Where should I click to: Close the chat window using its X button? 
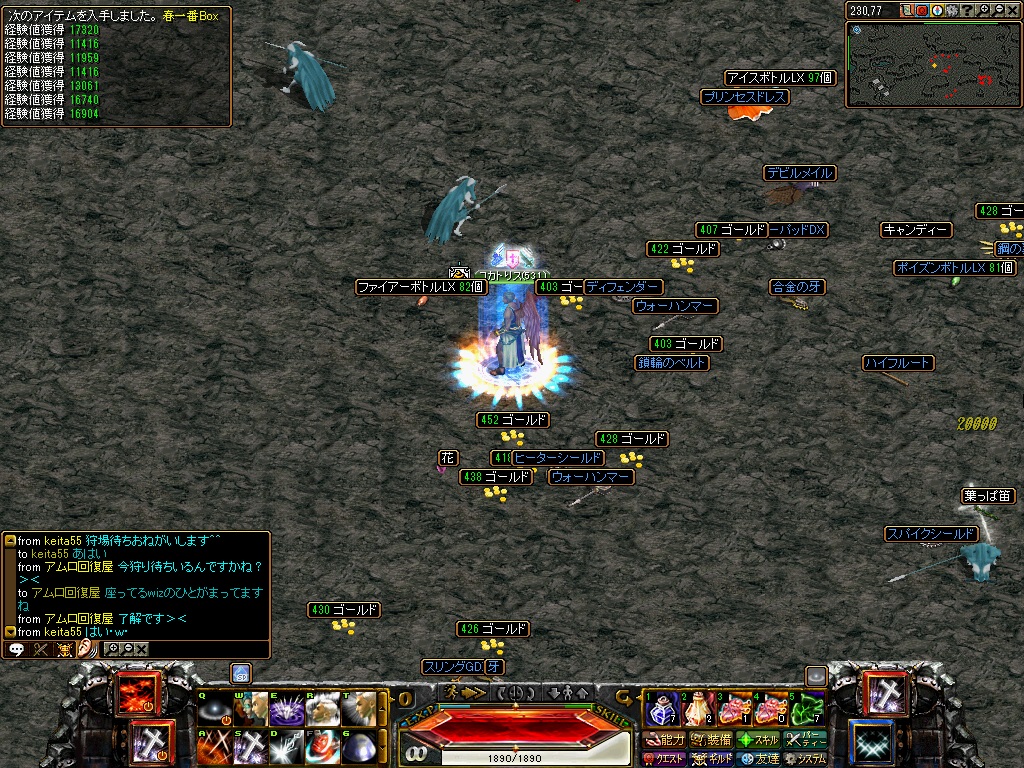[x=141, y=649]
